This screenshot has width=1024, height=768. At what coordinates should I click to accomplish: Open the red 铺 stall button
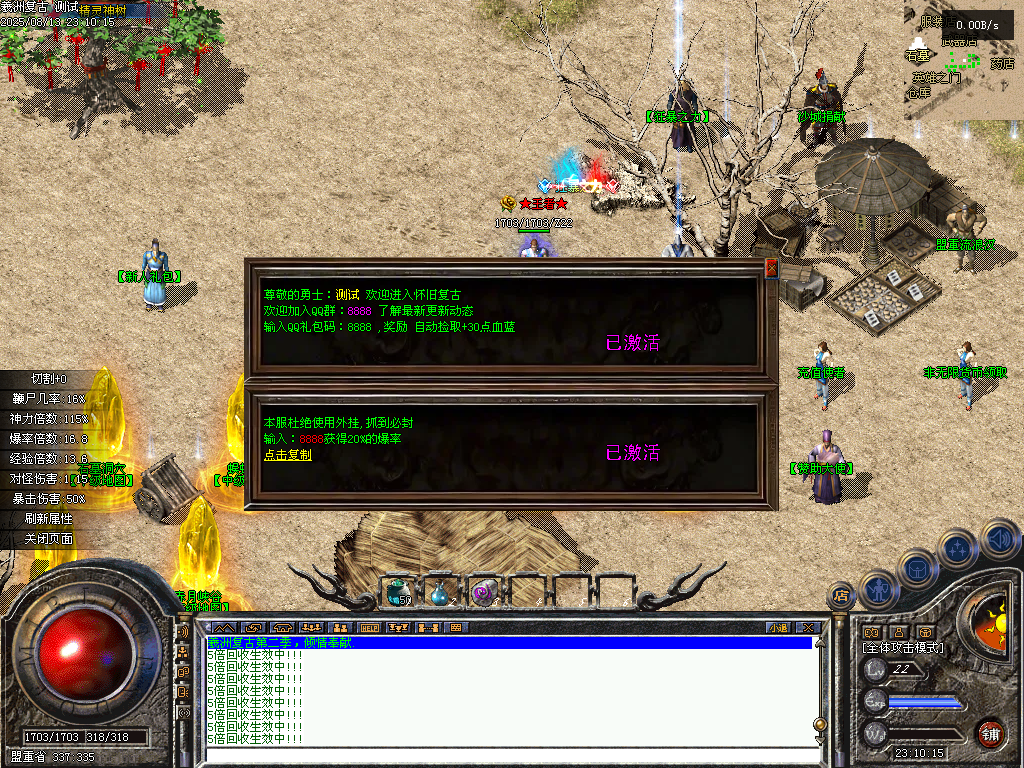tap(990, 733)
